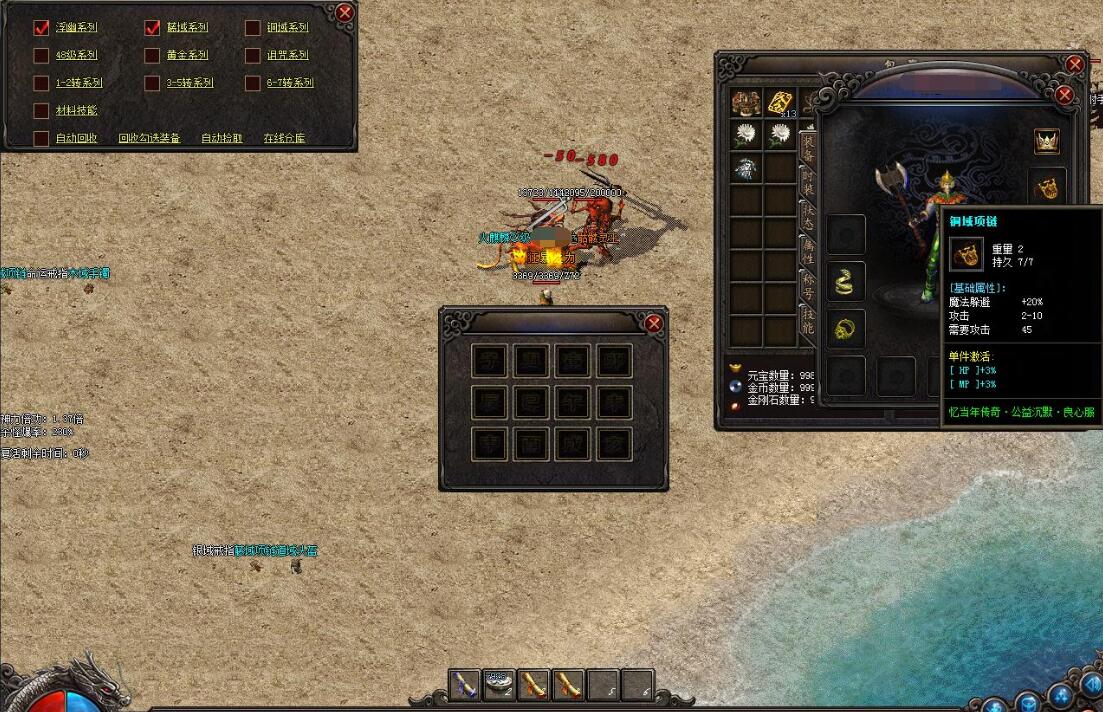Viewport: 1103px width, 712px height.
Task: Open the 属性 attributes tab
Action: [x=807, y=251]
